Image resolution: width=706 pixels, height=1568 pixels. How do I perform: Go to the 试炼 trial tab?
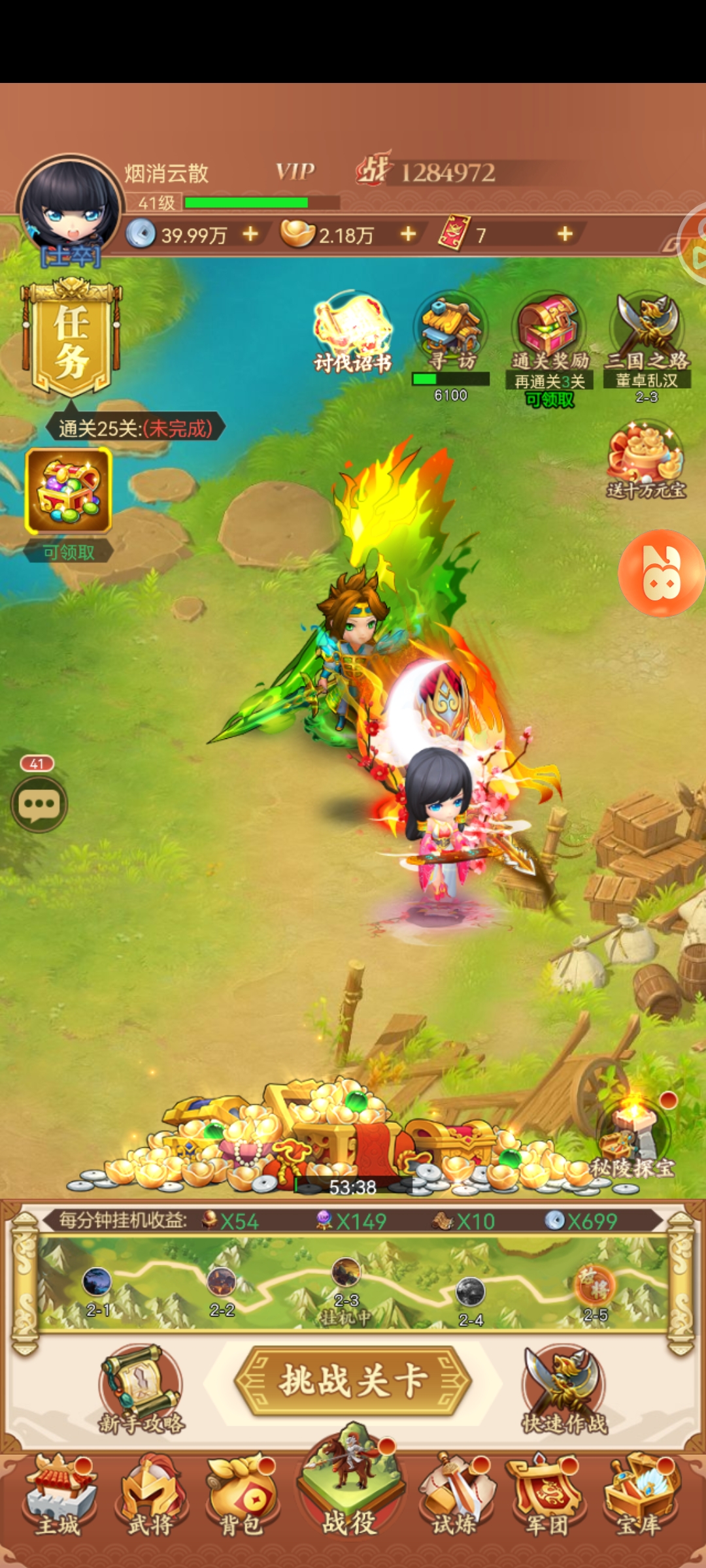454,1496
